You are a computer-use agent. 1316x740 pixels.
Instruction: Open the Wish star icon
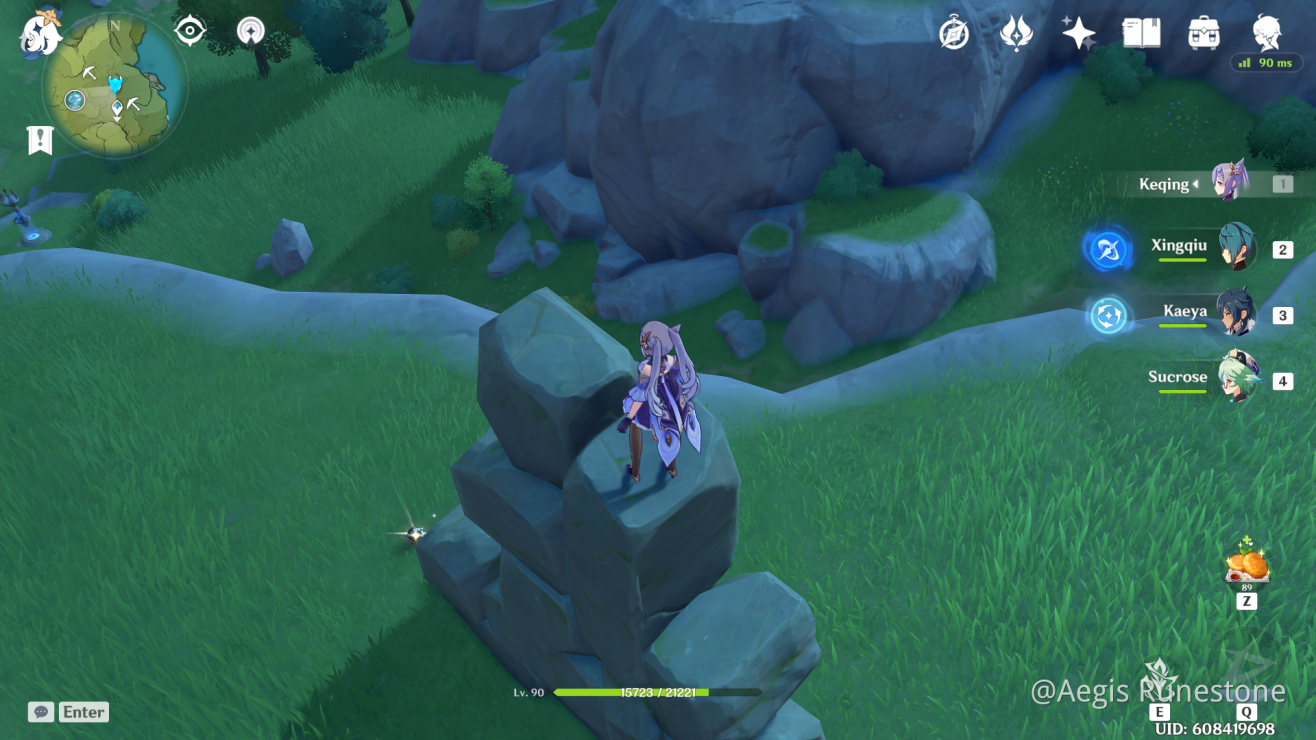pyautogui.click(x=1078, y=34)
